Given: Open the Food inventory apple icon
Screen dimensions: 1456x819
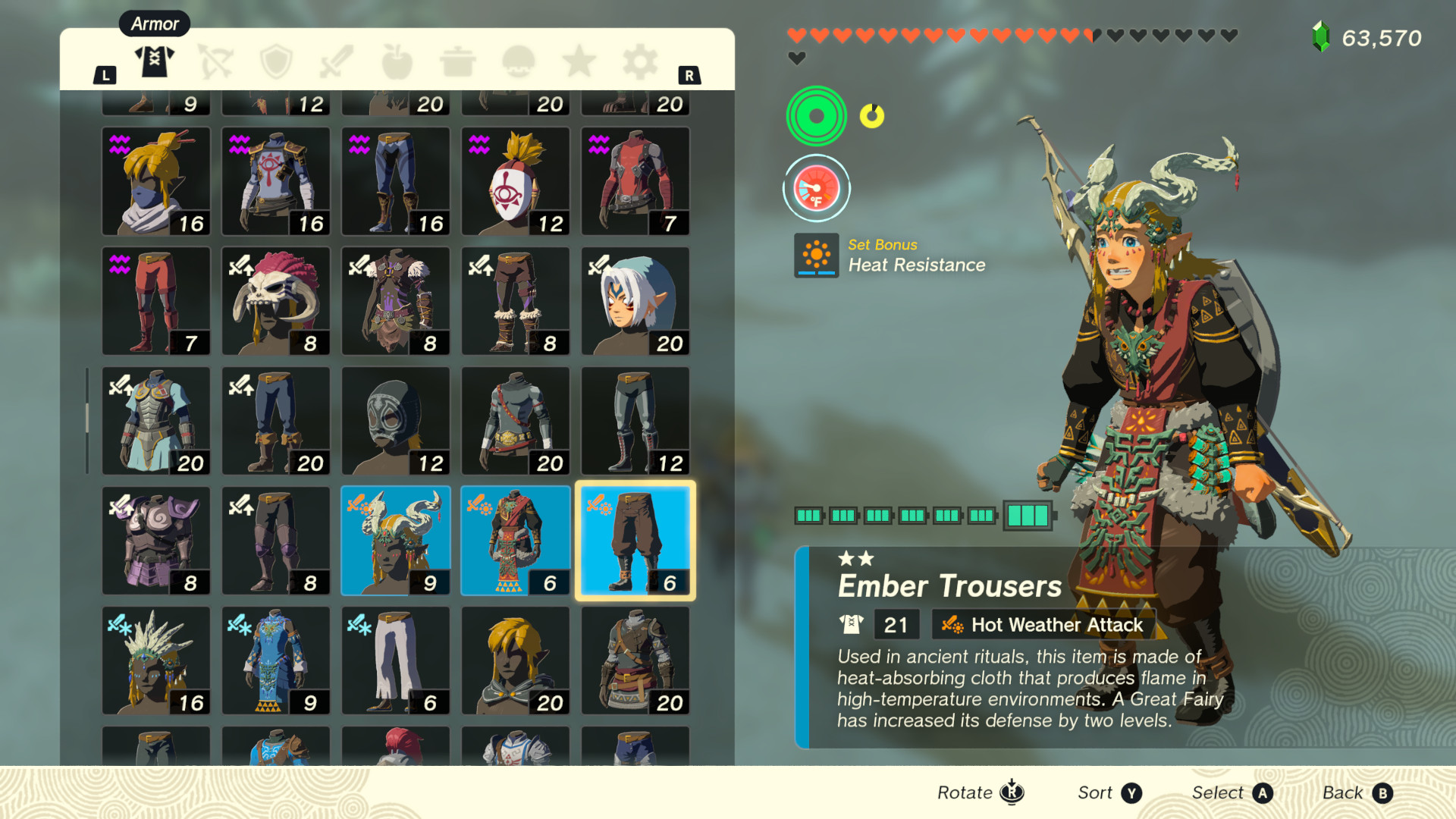Looking at the screenshot, I should 397,61.
